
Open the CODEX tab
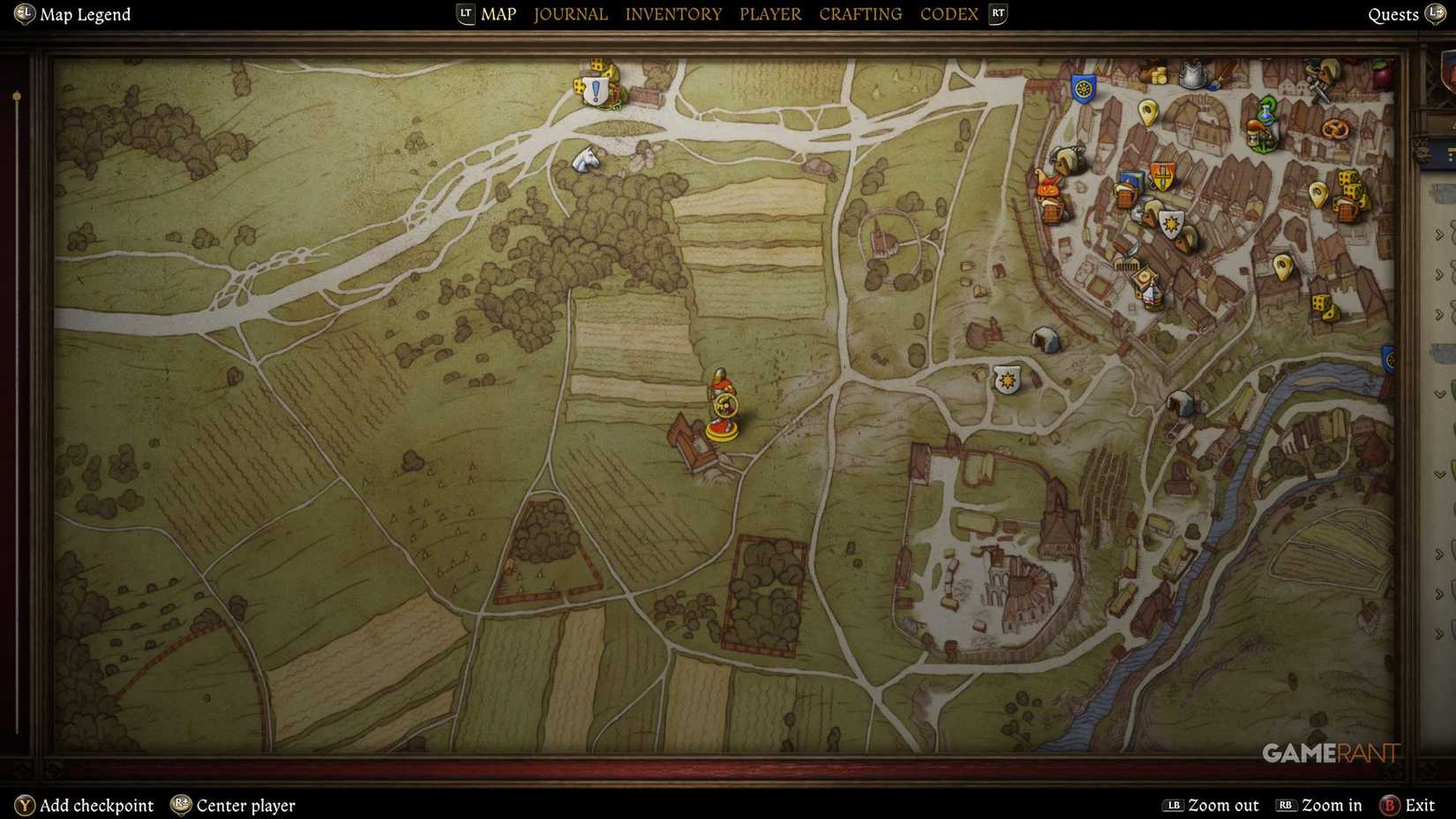[949, 13]
